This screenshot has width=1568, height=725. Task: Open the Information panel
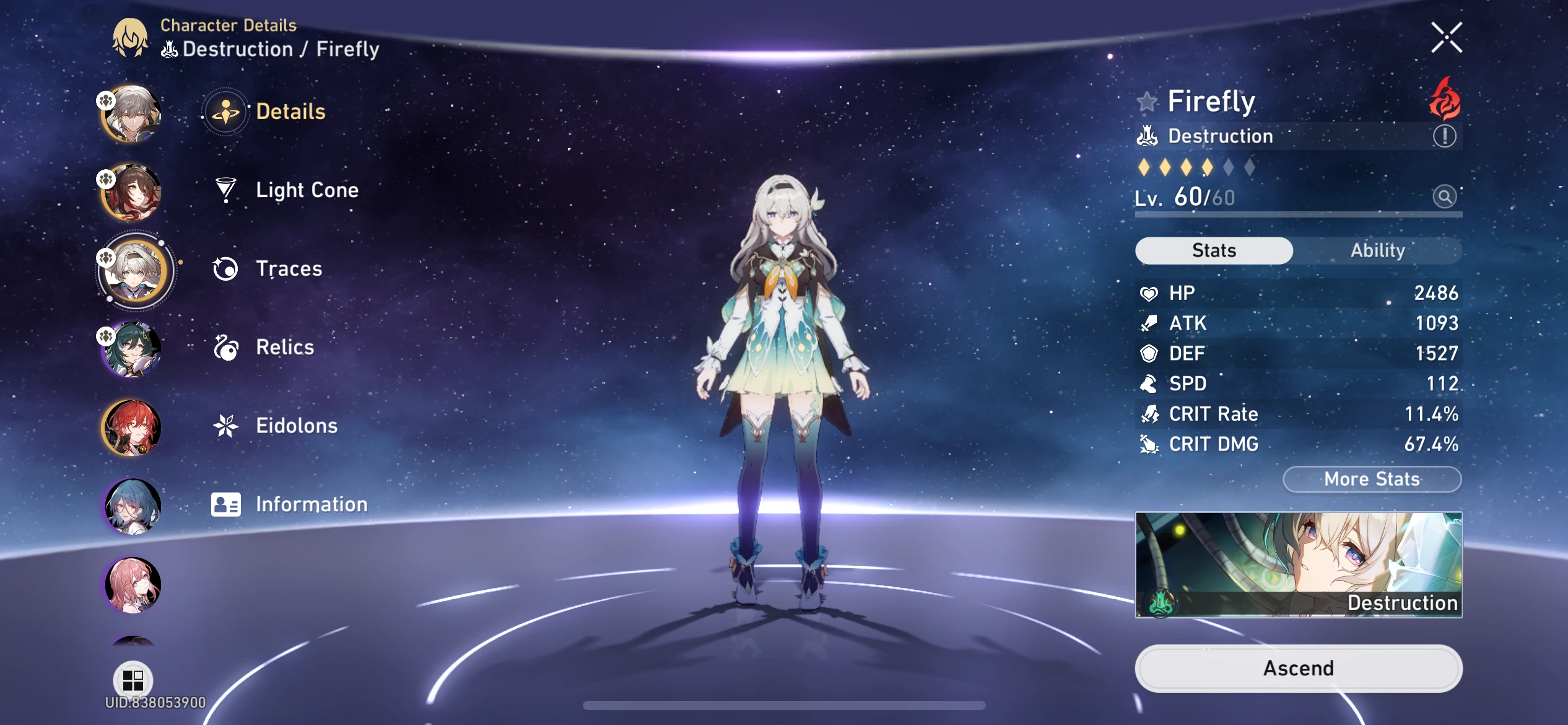310,504
